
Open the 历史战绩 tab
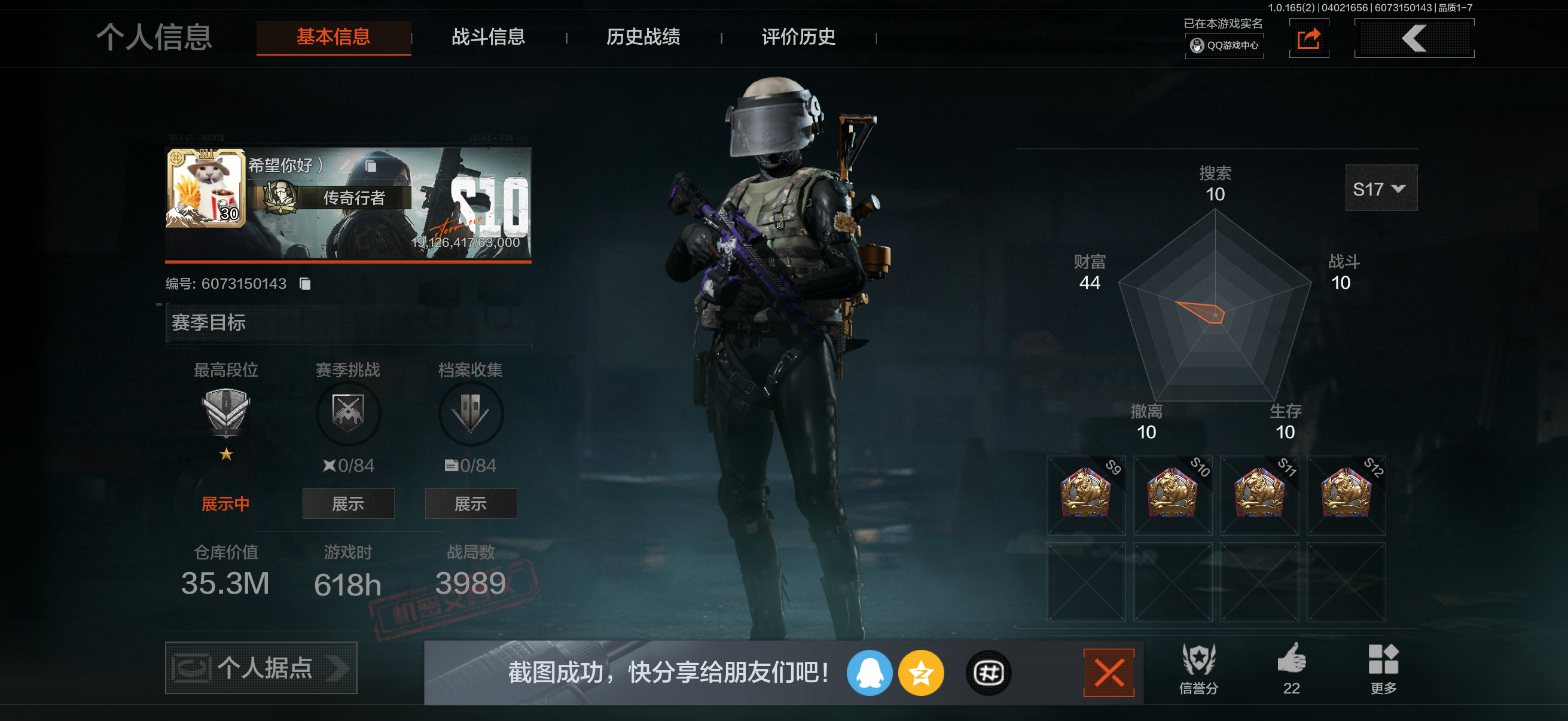tap(643, 38)
